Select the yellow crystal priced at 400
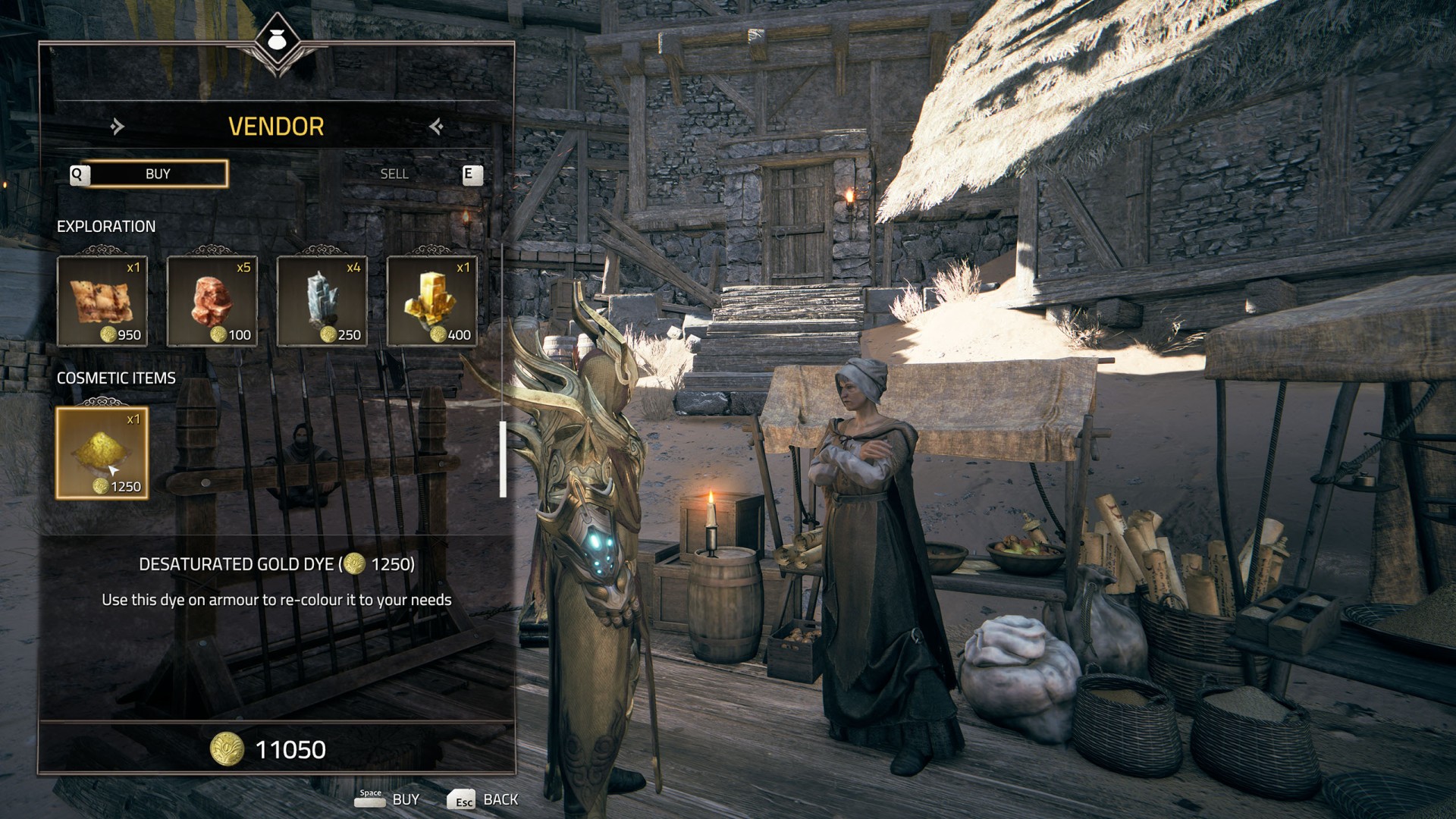This screenshot has height=819, width=1456. tap(432, 301)
